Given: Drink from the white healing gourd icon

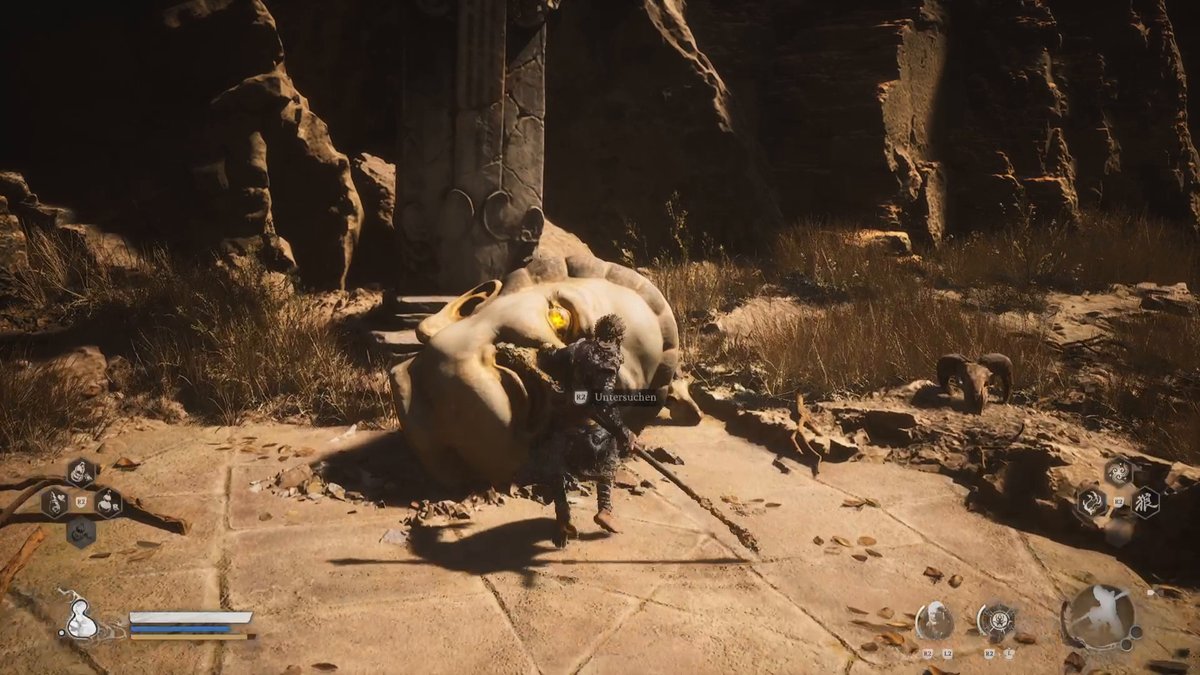Looking at the screenshot, I should tap(80, 621).
